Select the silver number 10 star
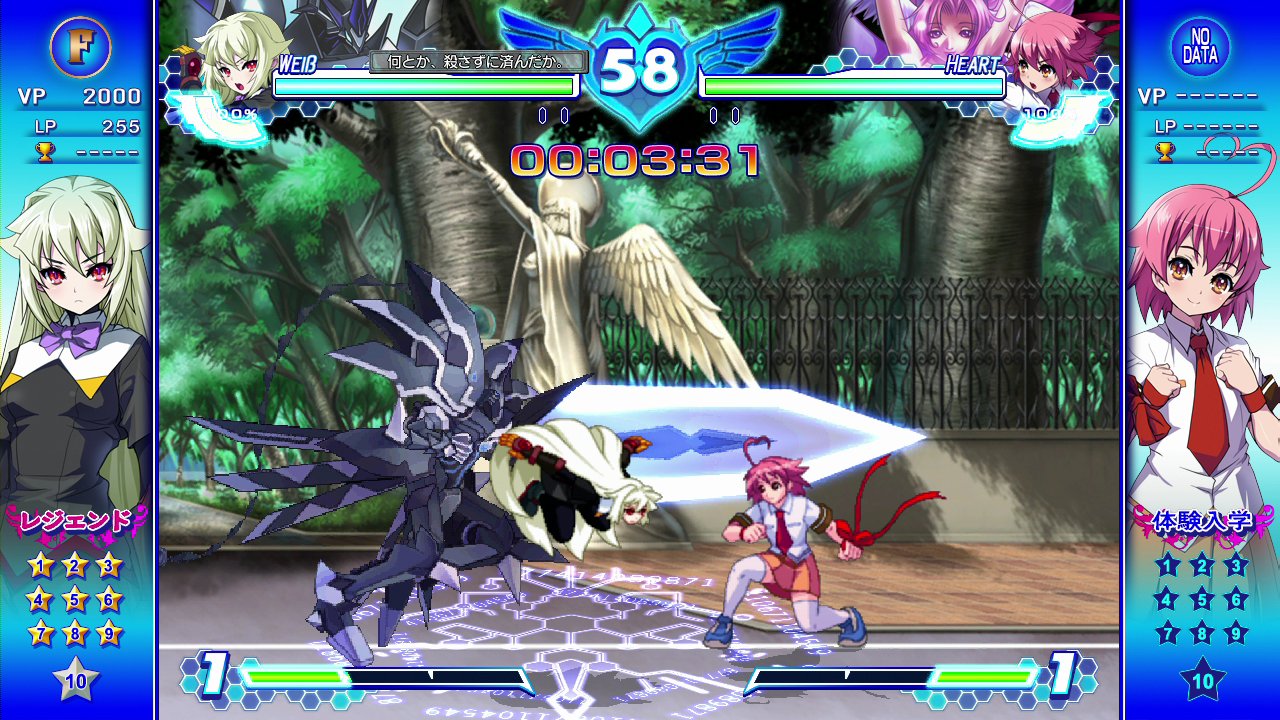Viewport: 1280px width, 720px height. click(76, 682)
